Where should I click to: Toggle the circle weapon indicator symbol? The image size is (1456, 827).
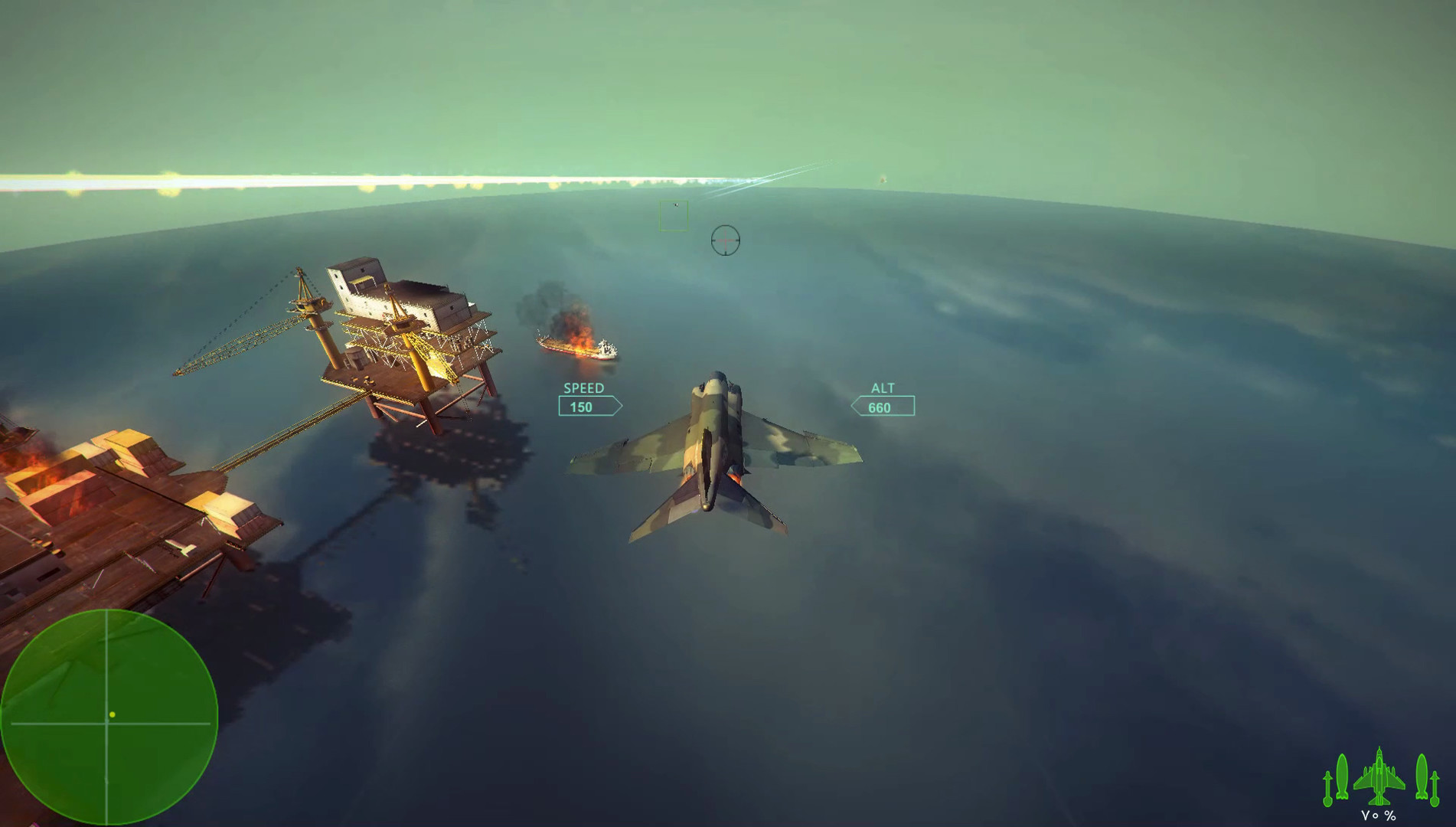click(x=1376, y=816)
